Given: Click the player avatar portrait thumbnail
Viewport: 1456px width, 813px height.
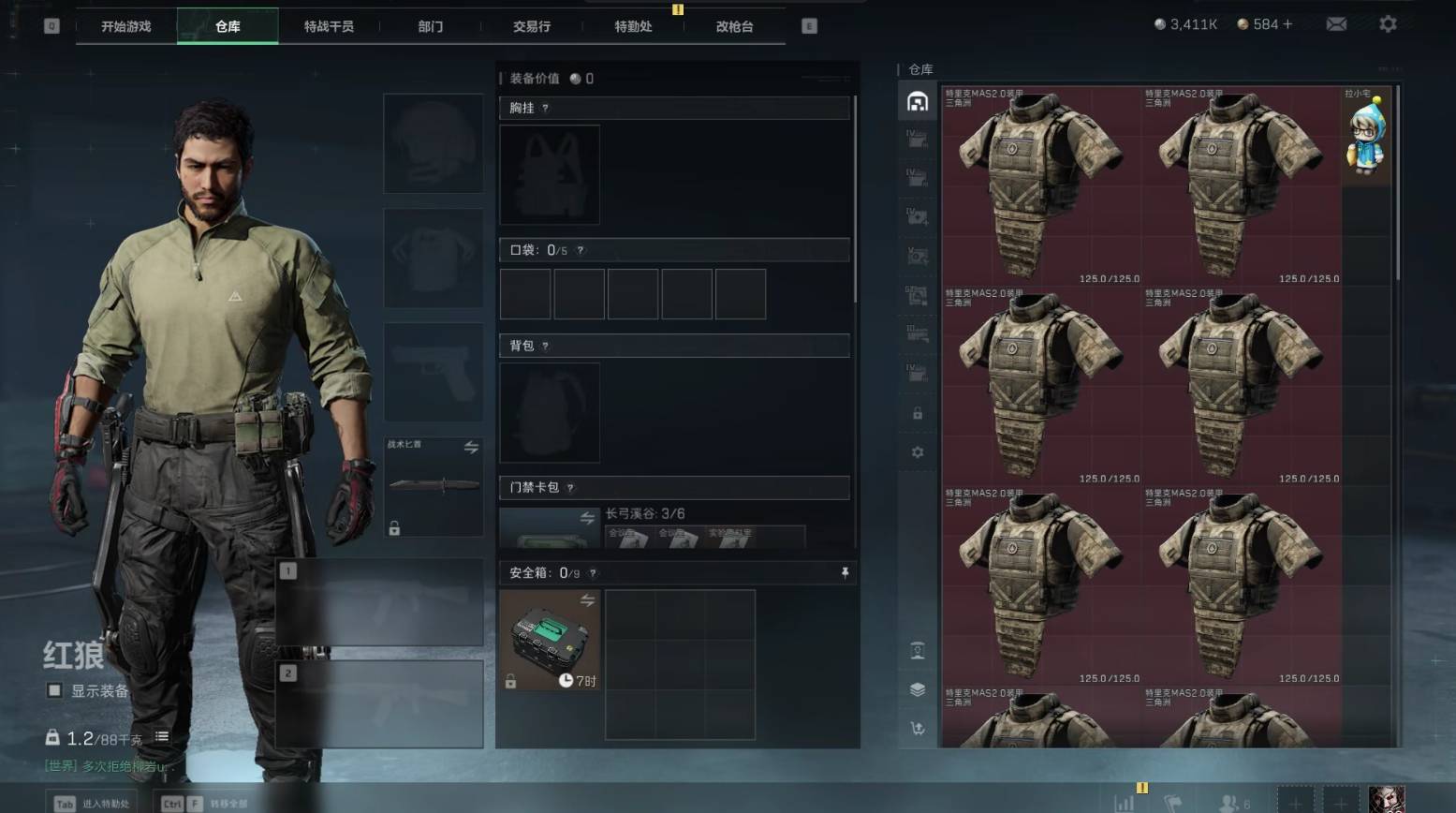Looking at the screenshot, I should [1386, 799].
